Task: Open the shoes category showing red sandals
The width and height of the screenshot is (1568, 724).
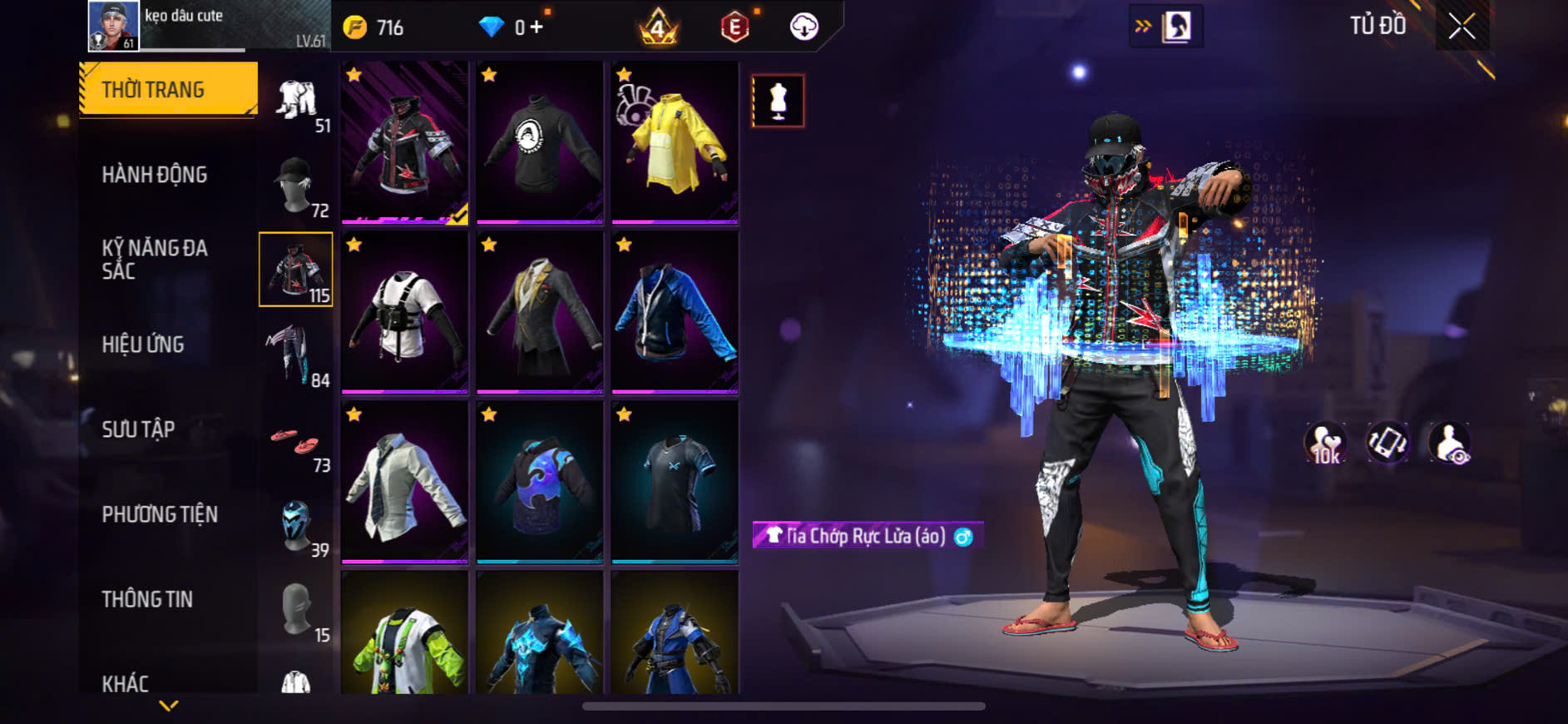Action: (x=297, y=440)
